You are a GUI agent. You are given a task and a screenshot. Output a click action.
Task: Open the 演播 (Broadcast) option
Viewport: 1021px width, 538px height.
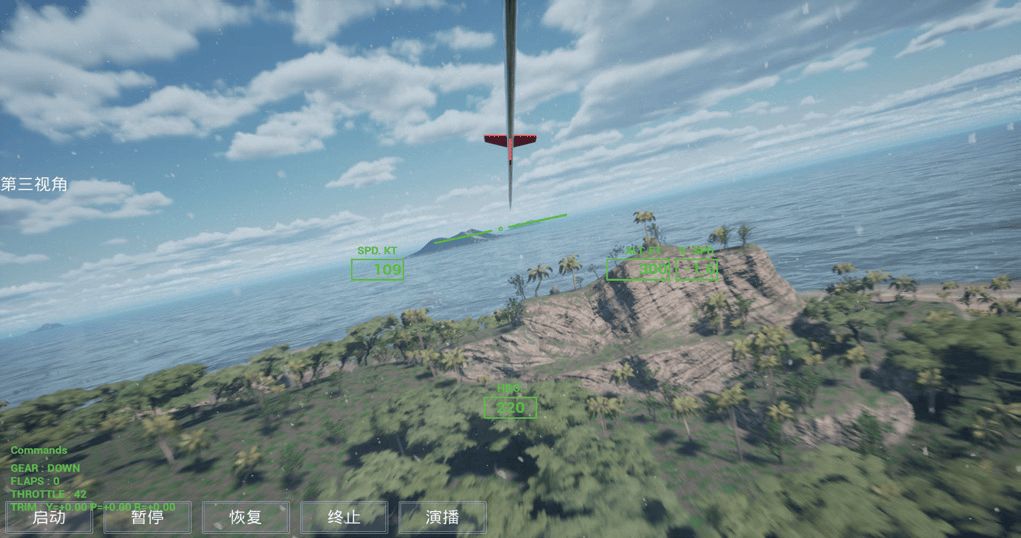(442, 517)
